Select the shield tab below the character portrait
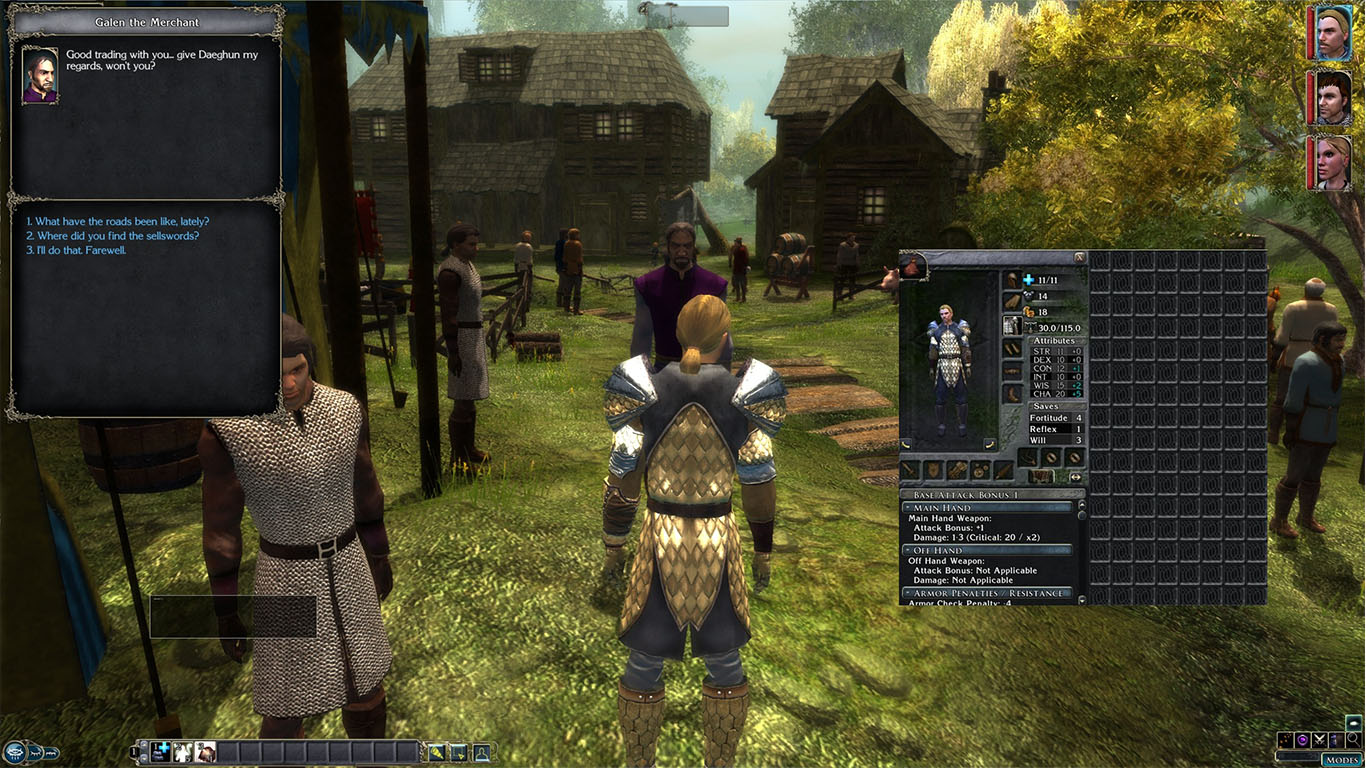1366x768 pixels. [933, 470]
